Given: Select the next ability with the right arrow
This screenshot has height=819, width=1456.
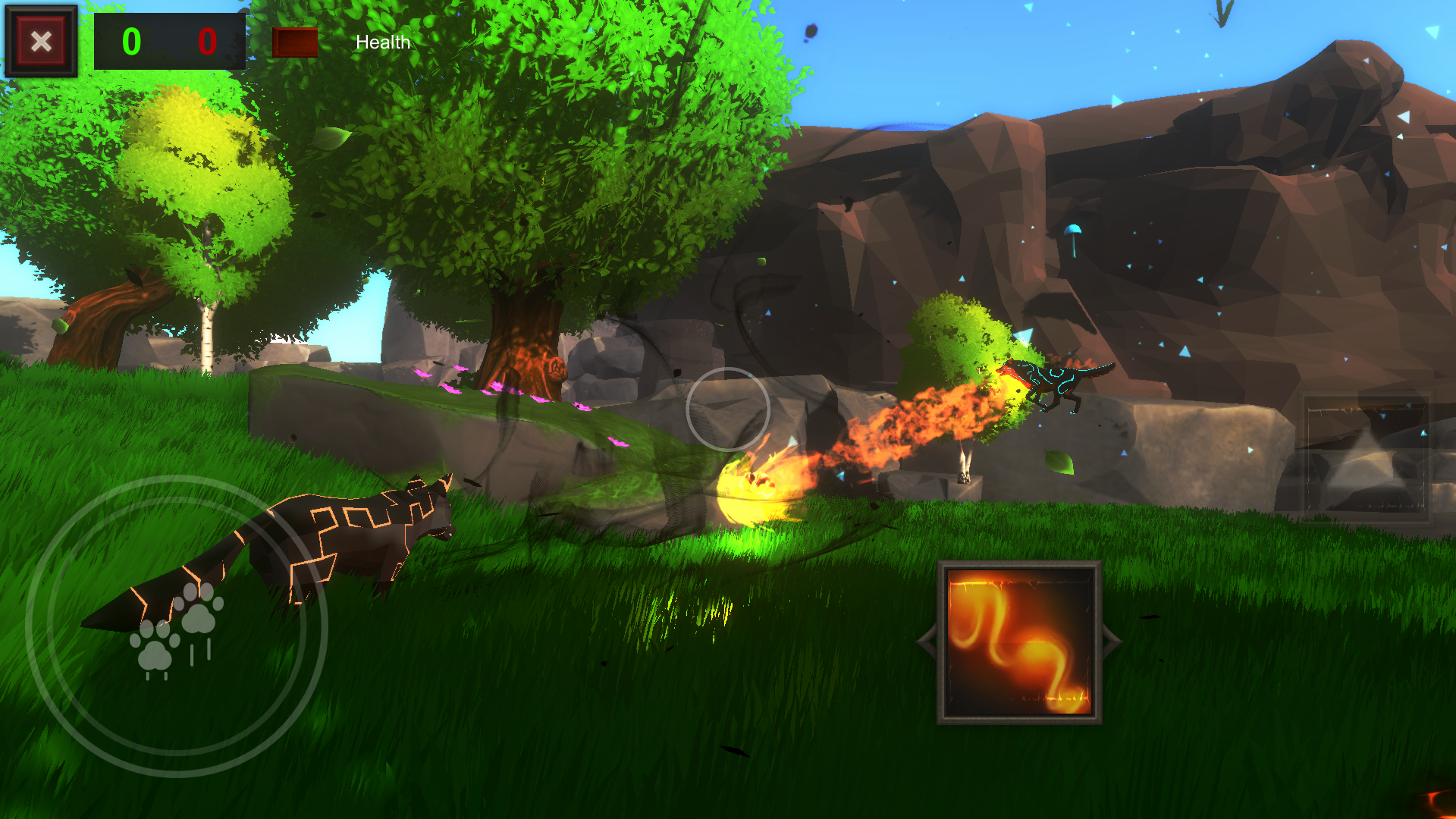Looking at the screenshot, I should [x=1112, y=642].
